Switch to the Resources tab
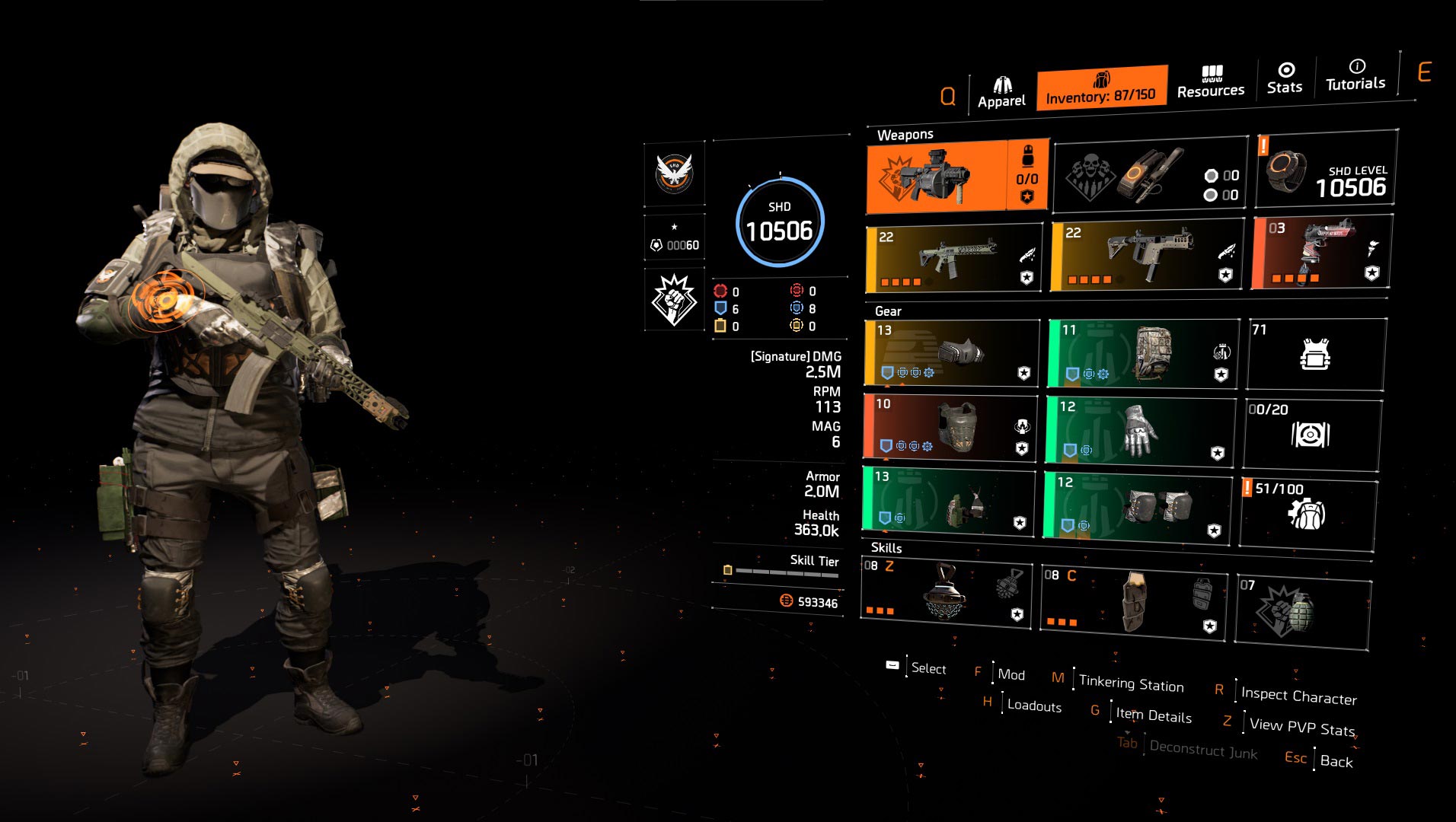This screenshot has width=1456, height=822. [1210, 82]
